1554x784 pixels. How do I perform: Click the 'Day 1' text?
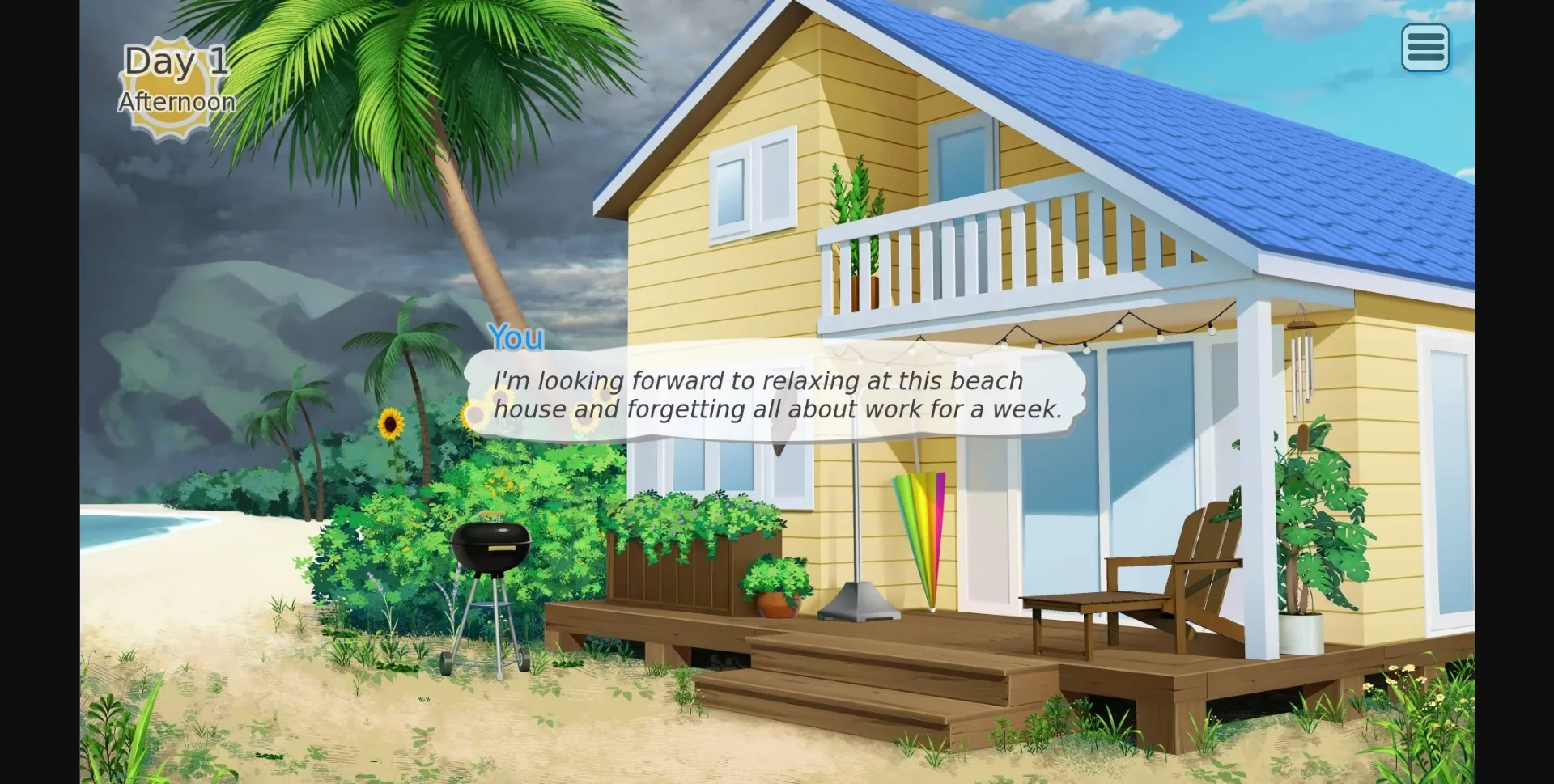pos(174,59)
